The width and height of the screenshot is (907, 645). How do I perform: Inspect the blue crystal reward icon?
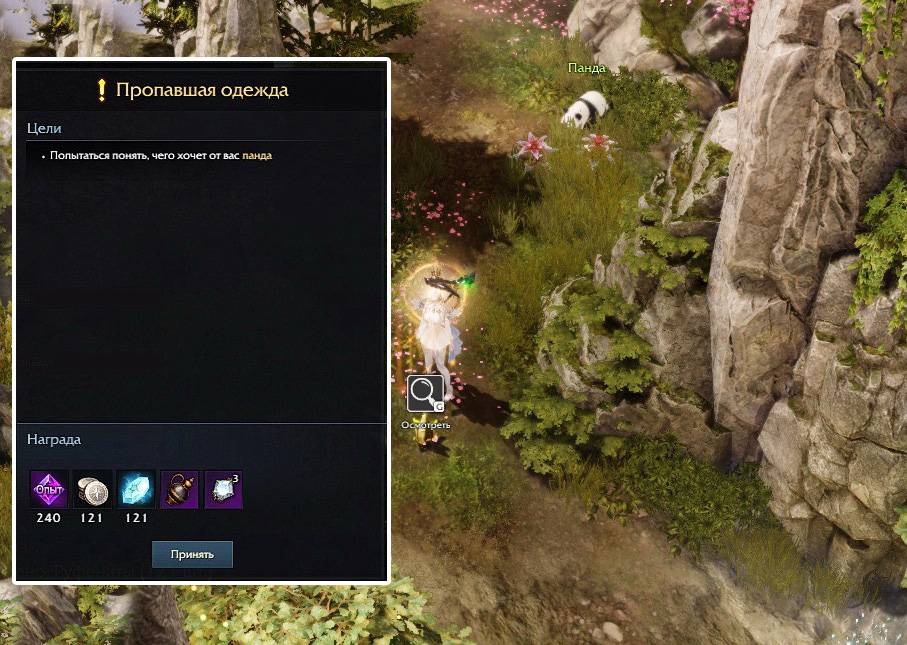[x=136, y=489]
